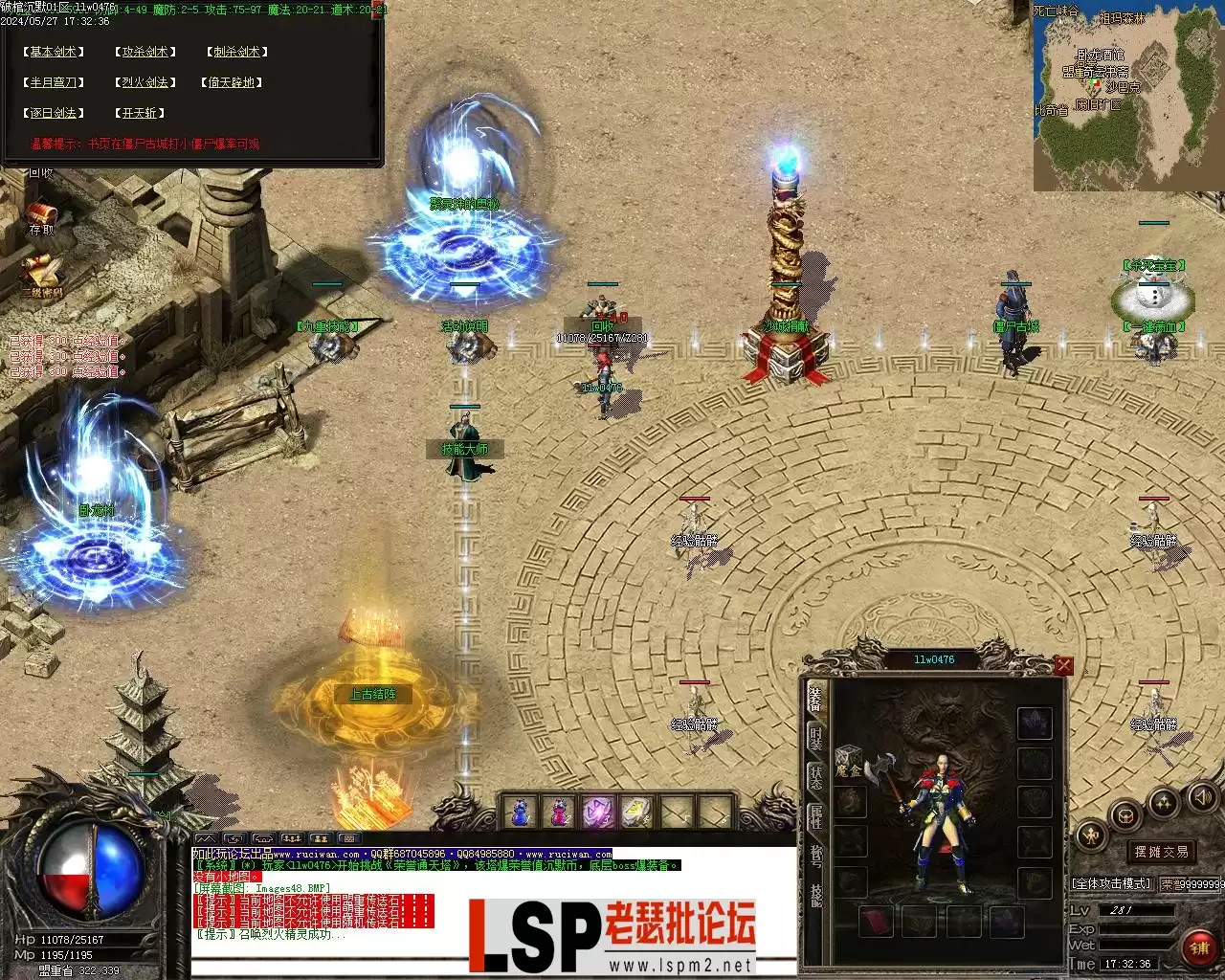Select the 逐日剑法 skill entry
The width and height of the screenshot is (1225, 980).
(54, 113)
